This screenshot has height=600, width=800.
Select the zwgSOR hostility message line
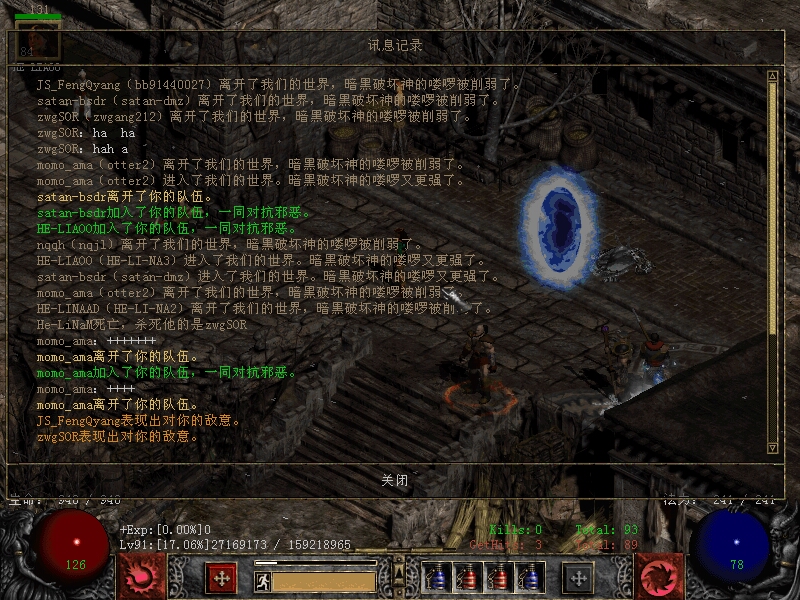[x=118, y=437]
